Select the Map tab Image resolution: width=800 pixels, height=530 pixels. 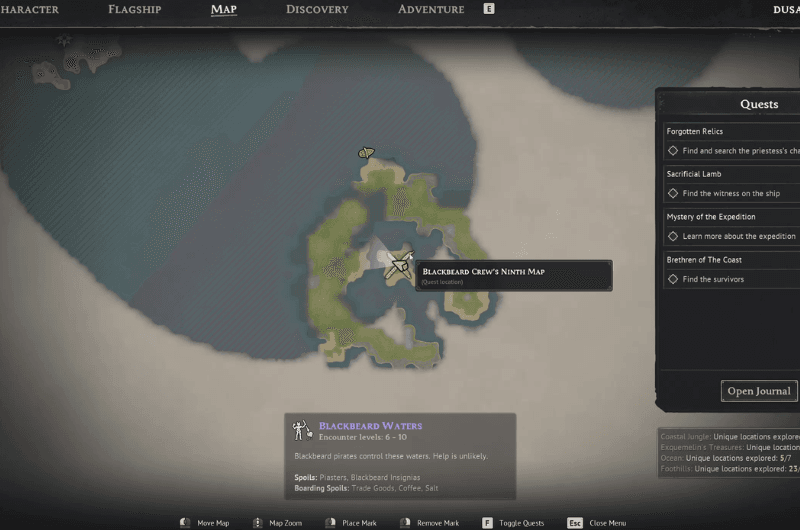(x=224, y=10)
